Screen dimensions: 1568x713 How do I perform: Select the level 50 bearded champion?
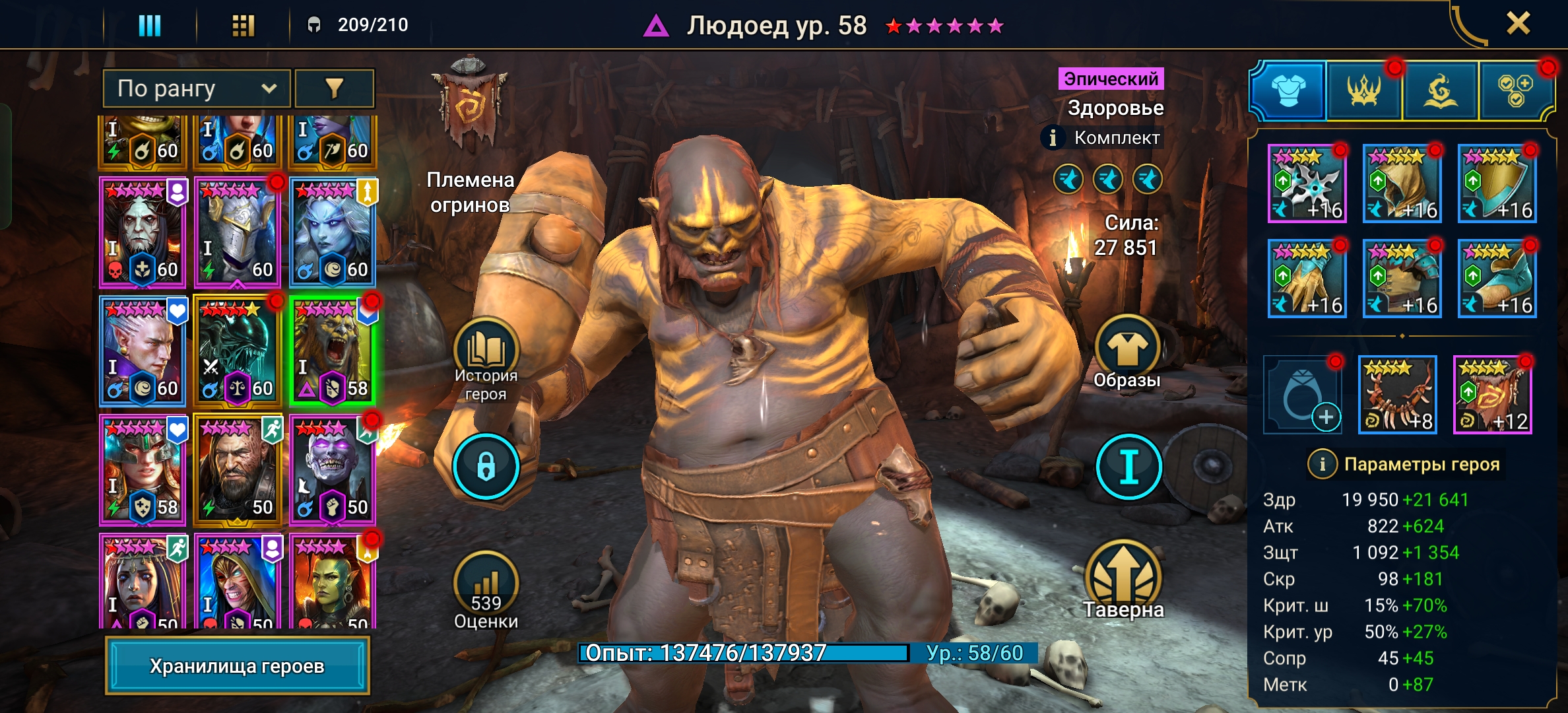237,469
